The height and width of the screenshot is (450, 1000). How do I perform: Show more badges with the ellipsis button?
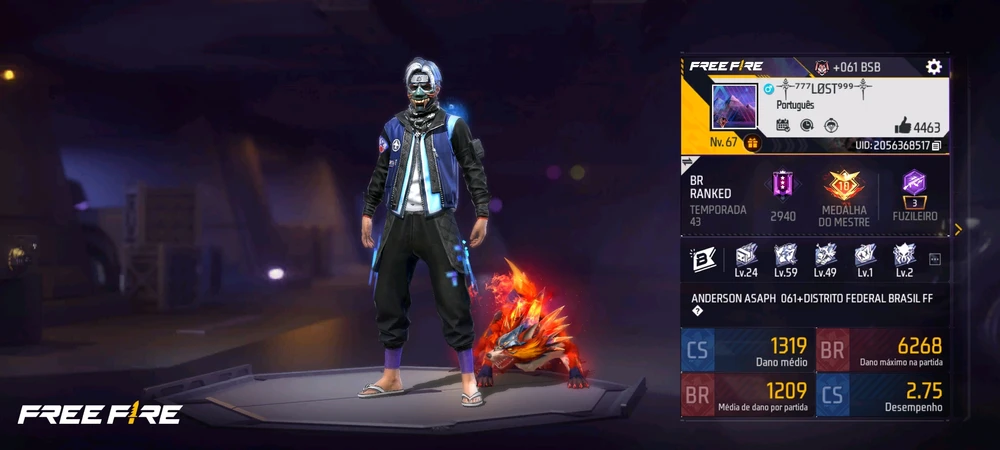pyautogui.click(x=935, y=259)
